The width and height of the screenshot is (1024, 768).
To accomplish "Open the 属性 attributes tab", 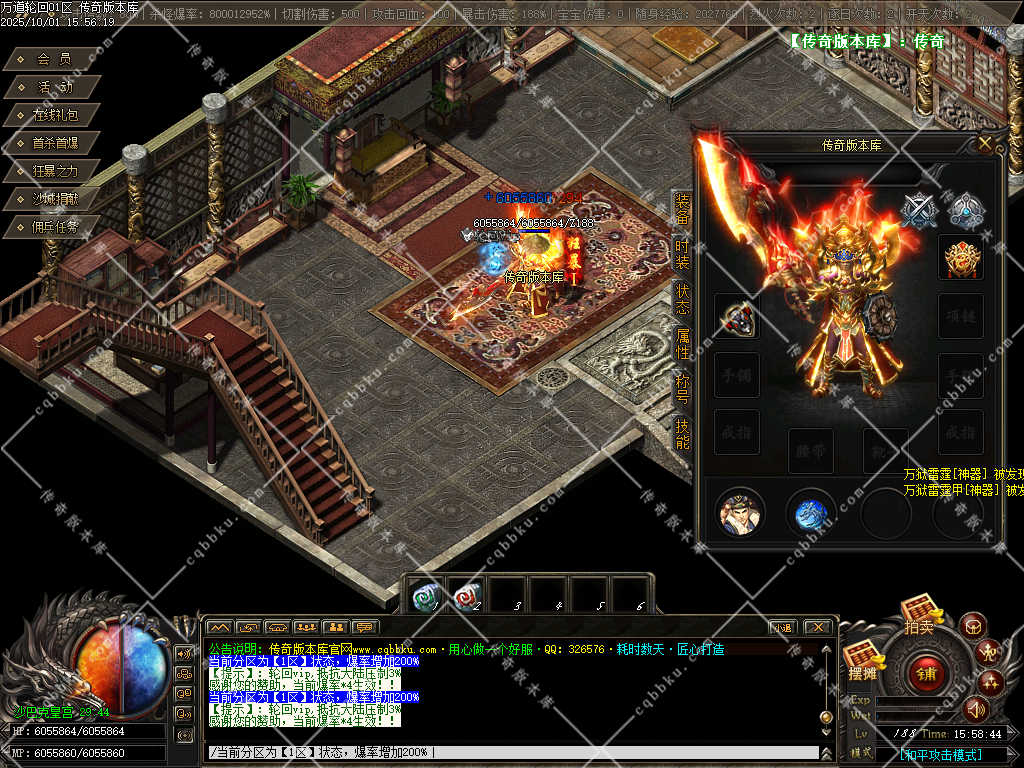I will [x=682, y=343].
